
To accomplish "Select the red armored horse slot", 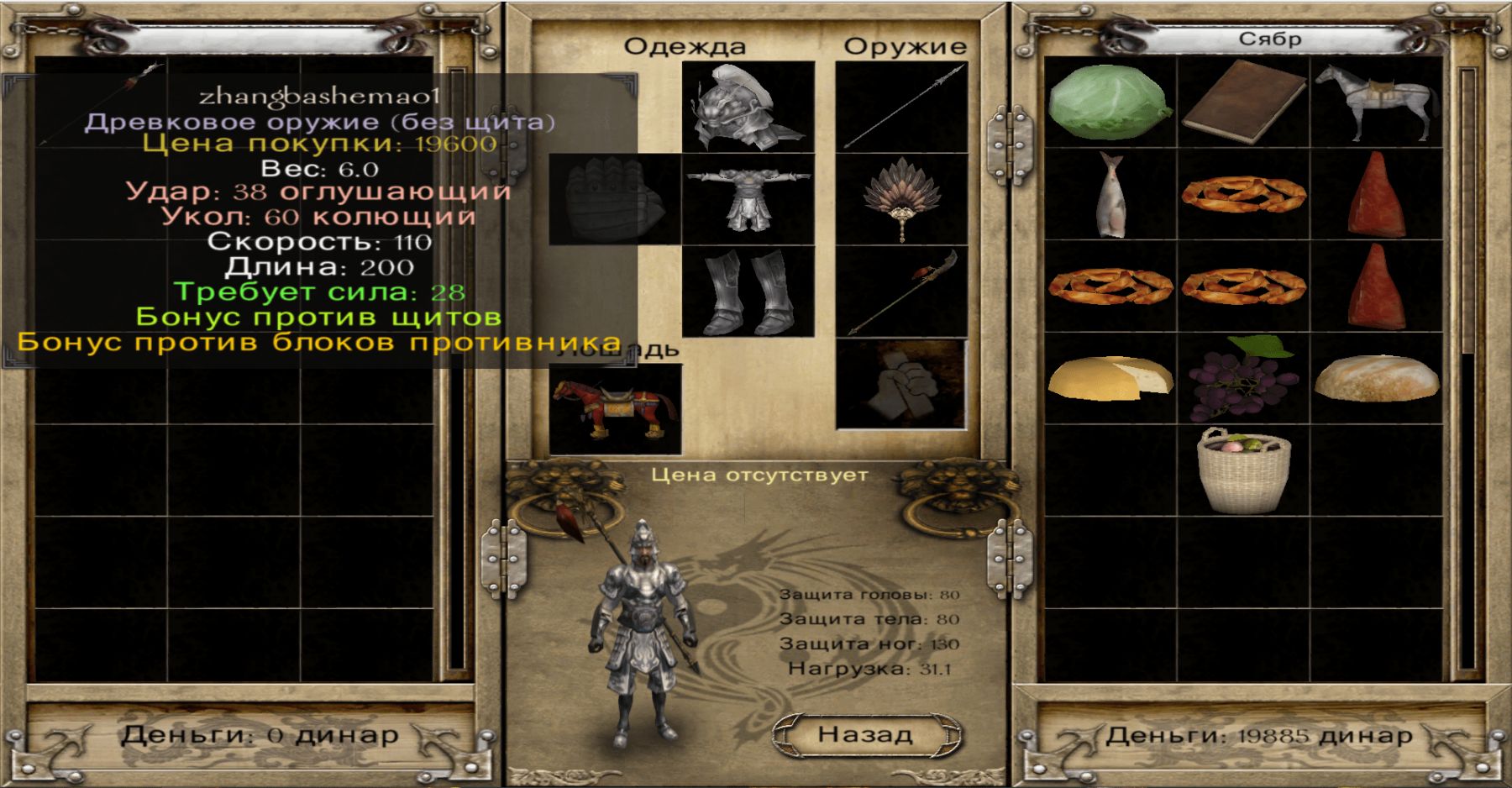I will pos(615,409).
